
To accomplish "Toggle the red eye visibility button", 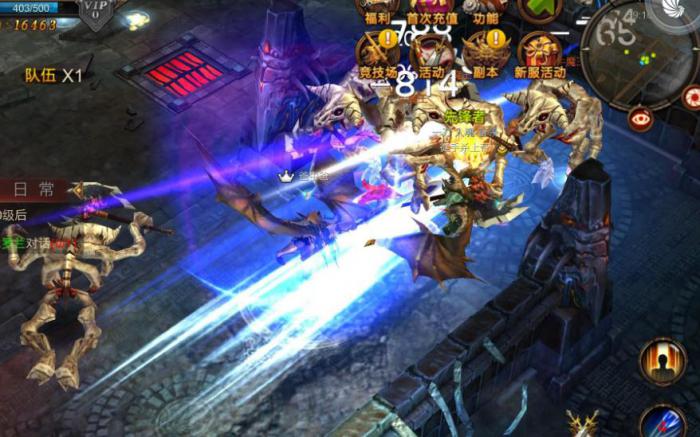I will [642, 118].
